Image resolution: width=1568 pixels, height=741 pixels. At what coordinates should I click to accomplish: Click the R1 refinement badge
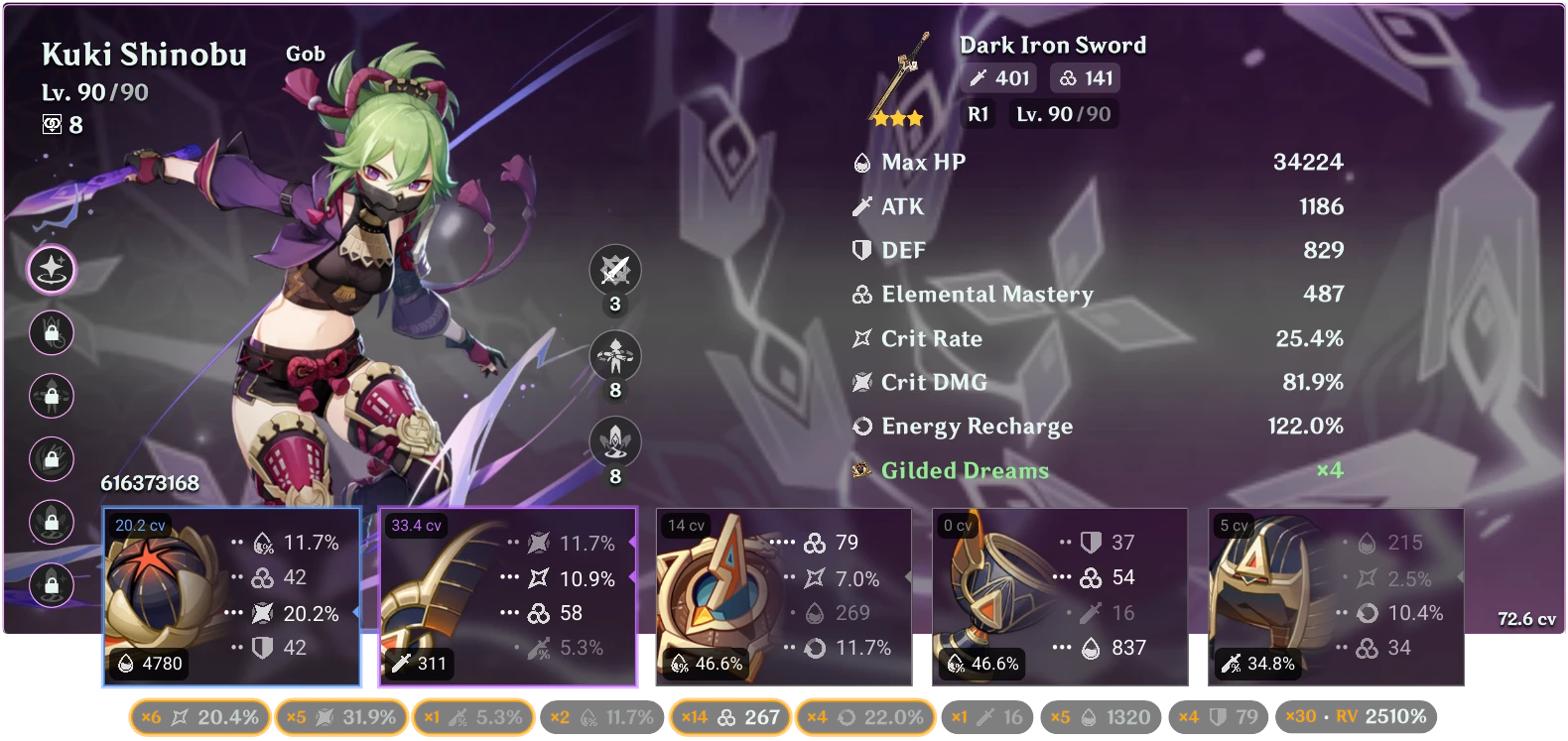pyautogui.click(x=978, y=114)
